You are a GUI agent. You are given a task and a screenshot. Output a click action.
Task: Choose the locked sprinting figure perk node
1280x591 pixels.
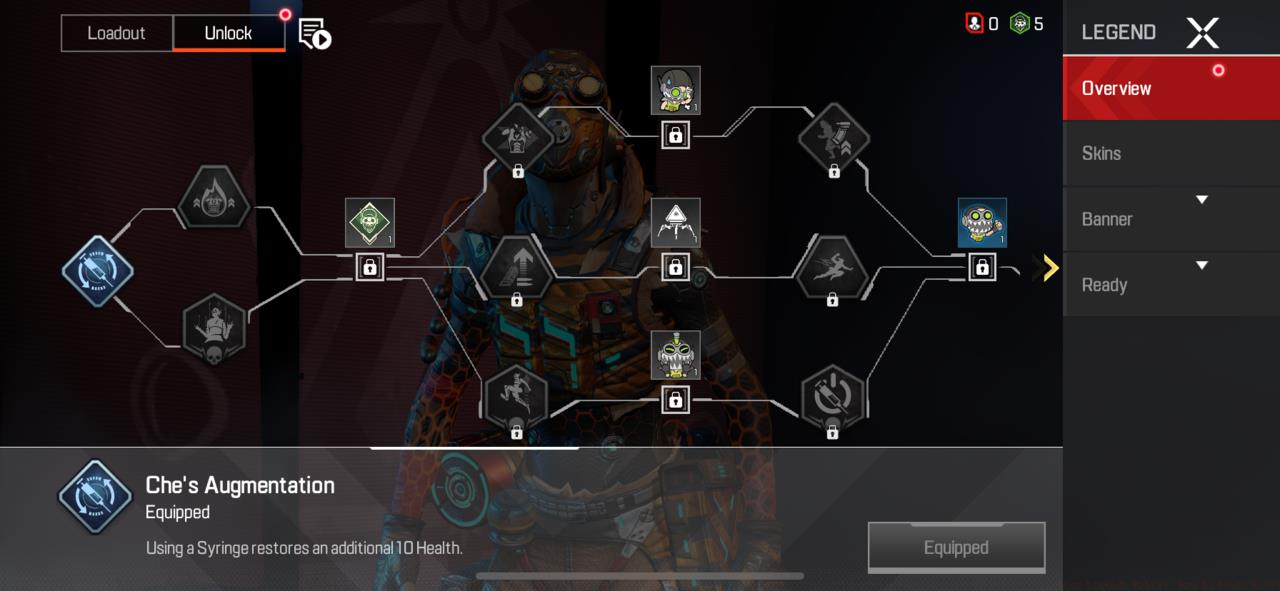[x=831, y=268]
